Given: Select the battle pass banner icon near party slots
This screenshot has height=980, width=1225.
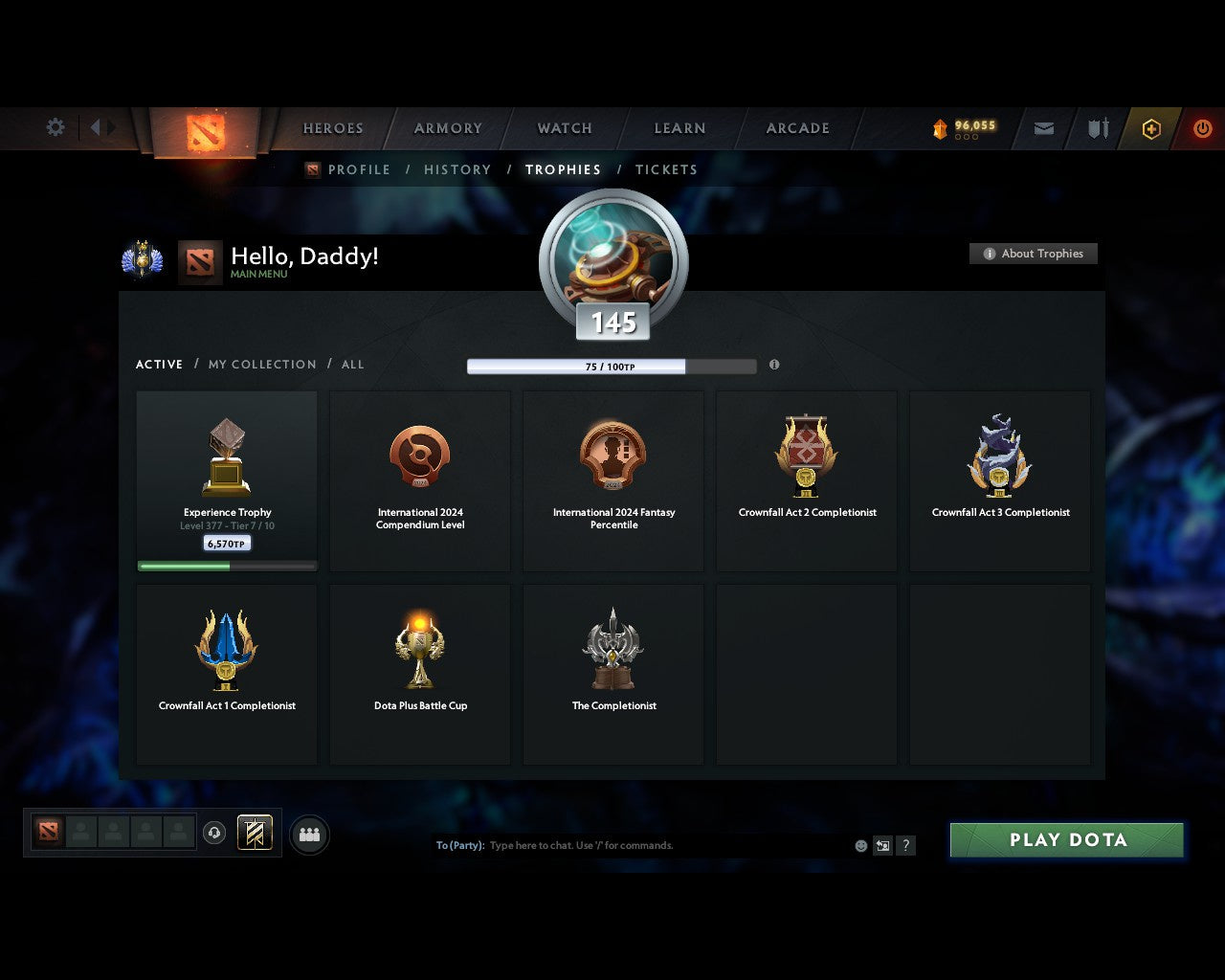Looking at the screenshot, I should [256, 833].
